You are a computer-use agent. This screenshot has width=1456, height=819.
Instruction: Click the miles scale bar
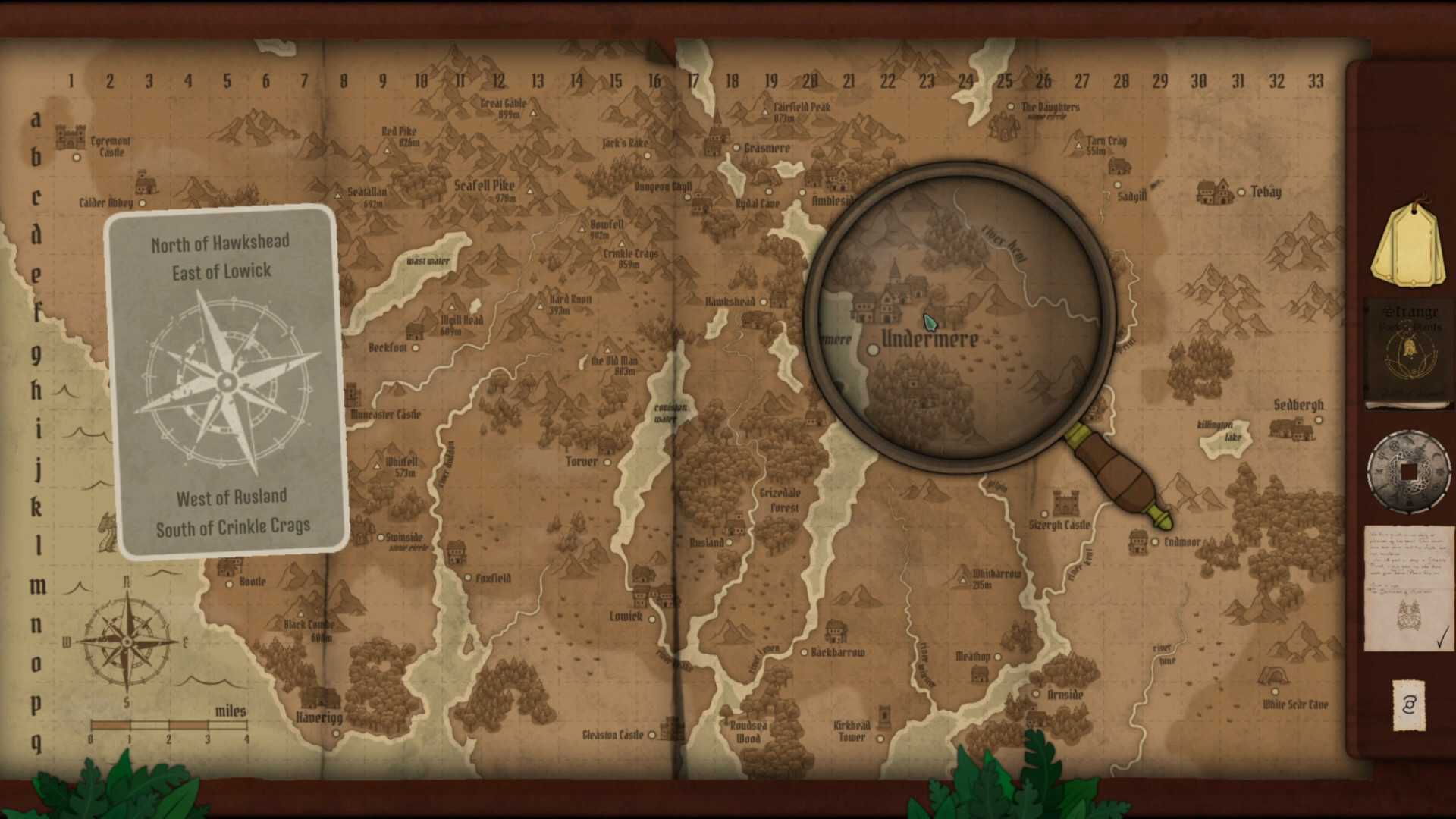click(x=168, y=726)
